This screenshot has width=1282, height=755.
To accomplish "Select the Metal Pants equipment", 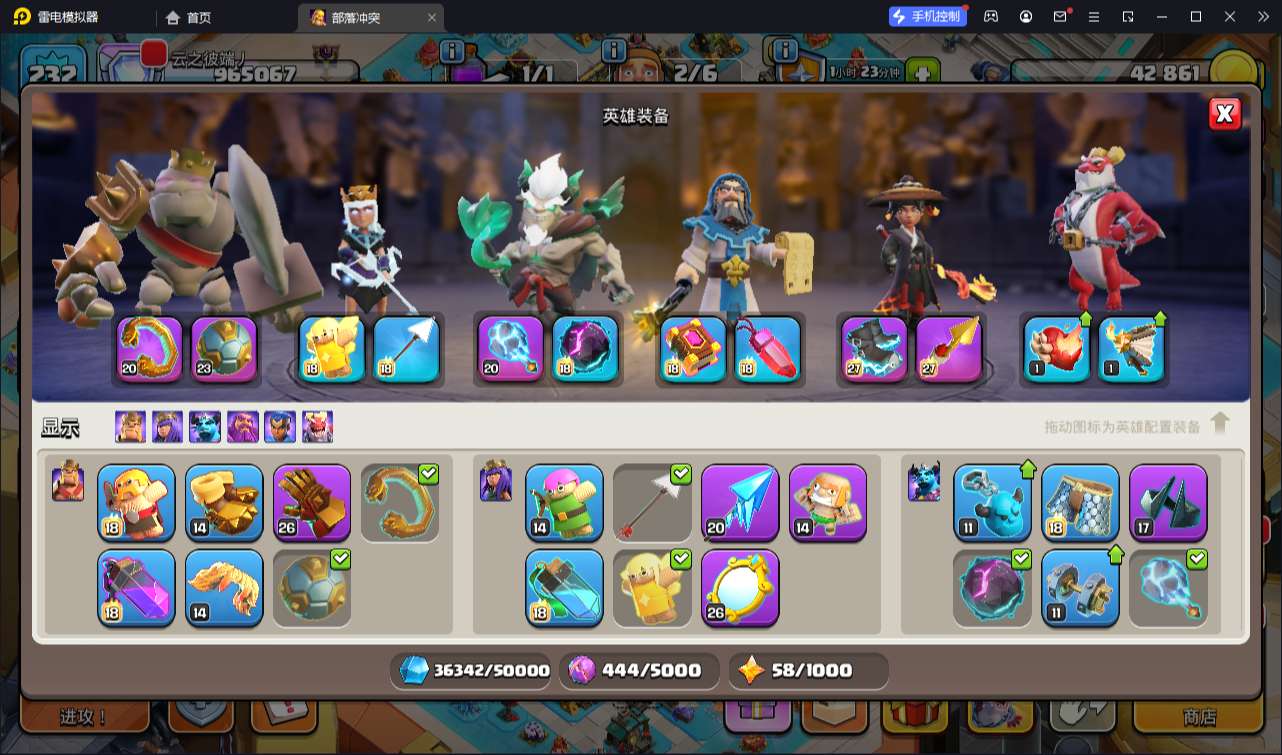I will coord(1080,502).
